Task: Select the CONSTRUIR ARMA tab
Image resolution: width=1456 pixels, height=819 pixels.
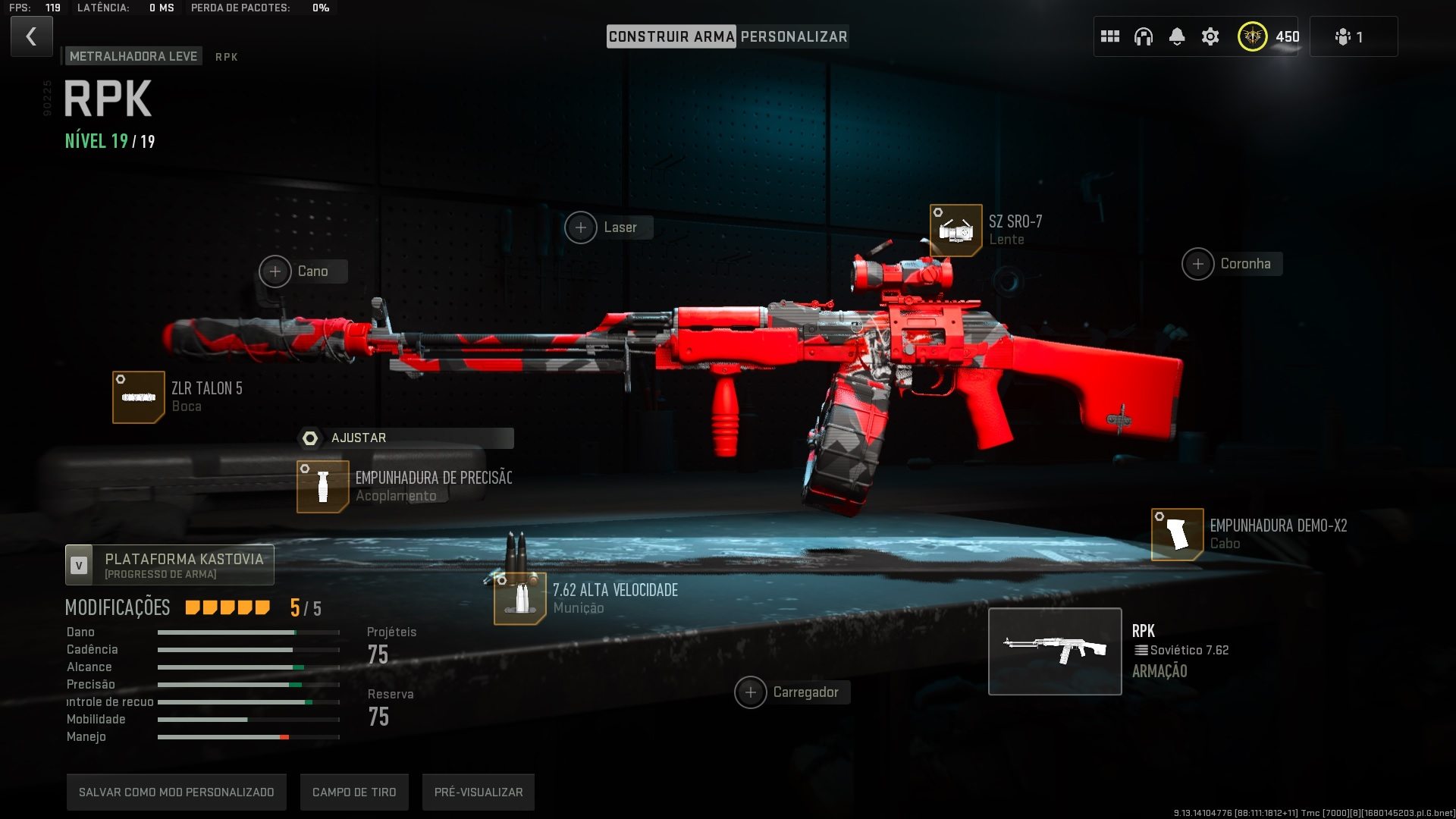Action: (x=673, y=36)
